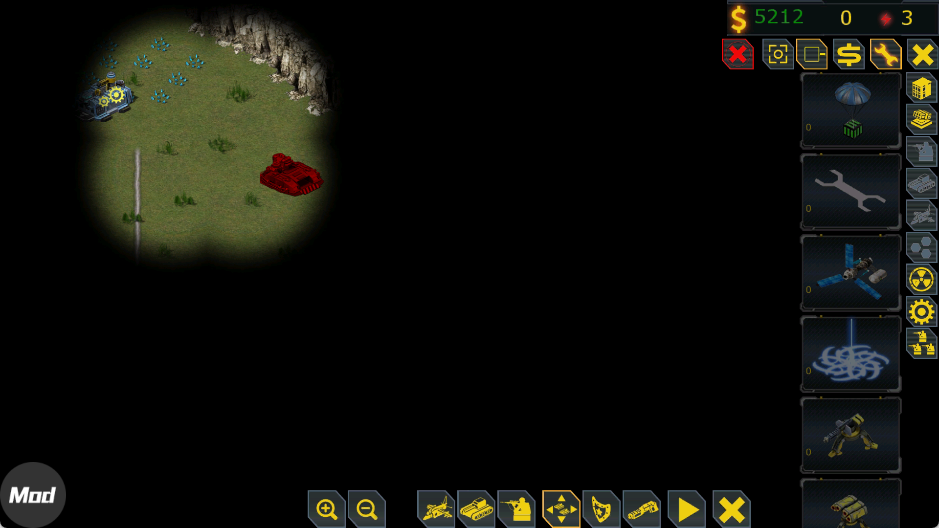The image size is (939, 528).
Task: Select the satellite build card
Action: tap(851, 272)
